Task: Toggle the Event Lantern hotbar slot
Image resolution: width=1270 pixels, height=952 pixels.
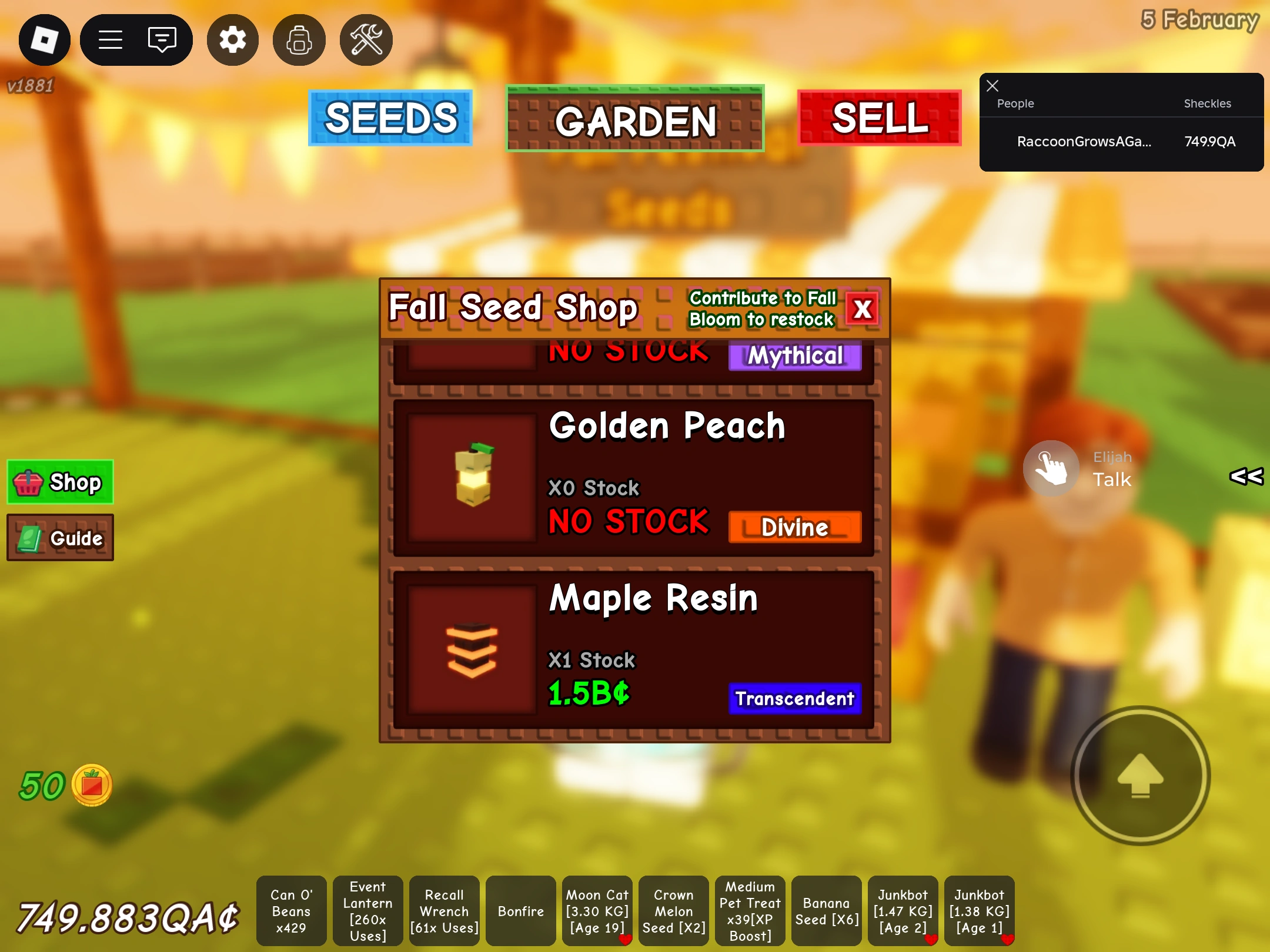Action: tap(367, 911)
